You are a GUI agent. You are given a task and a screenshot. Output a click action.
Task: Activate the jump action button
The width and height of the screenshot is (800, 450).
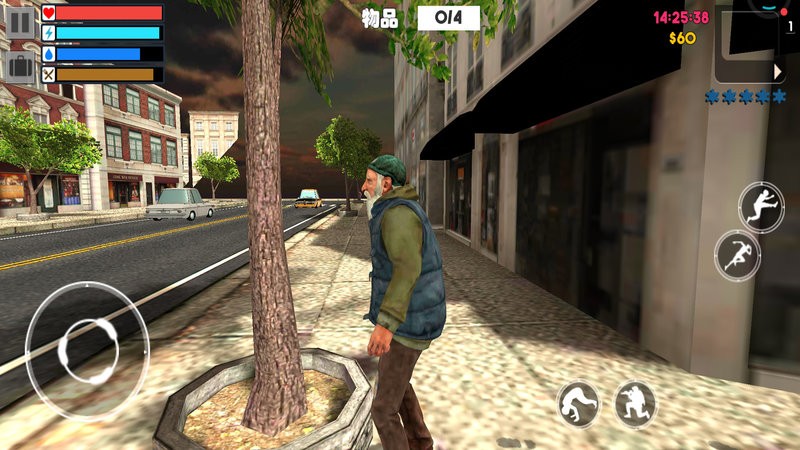coord(761,207)
